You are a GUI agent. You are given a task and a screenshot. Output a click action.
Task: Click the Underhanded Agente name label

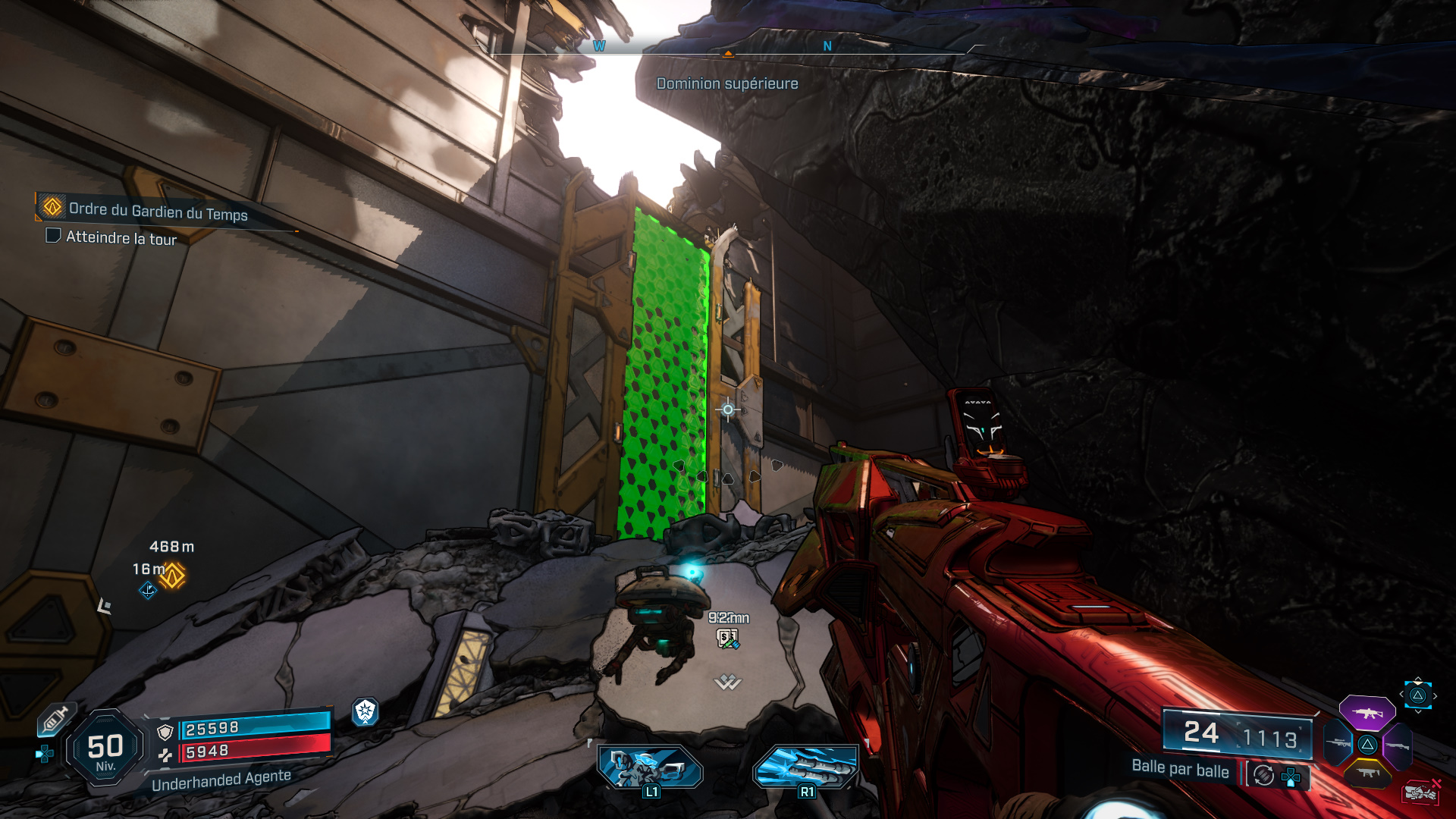(x=220, y=777)
